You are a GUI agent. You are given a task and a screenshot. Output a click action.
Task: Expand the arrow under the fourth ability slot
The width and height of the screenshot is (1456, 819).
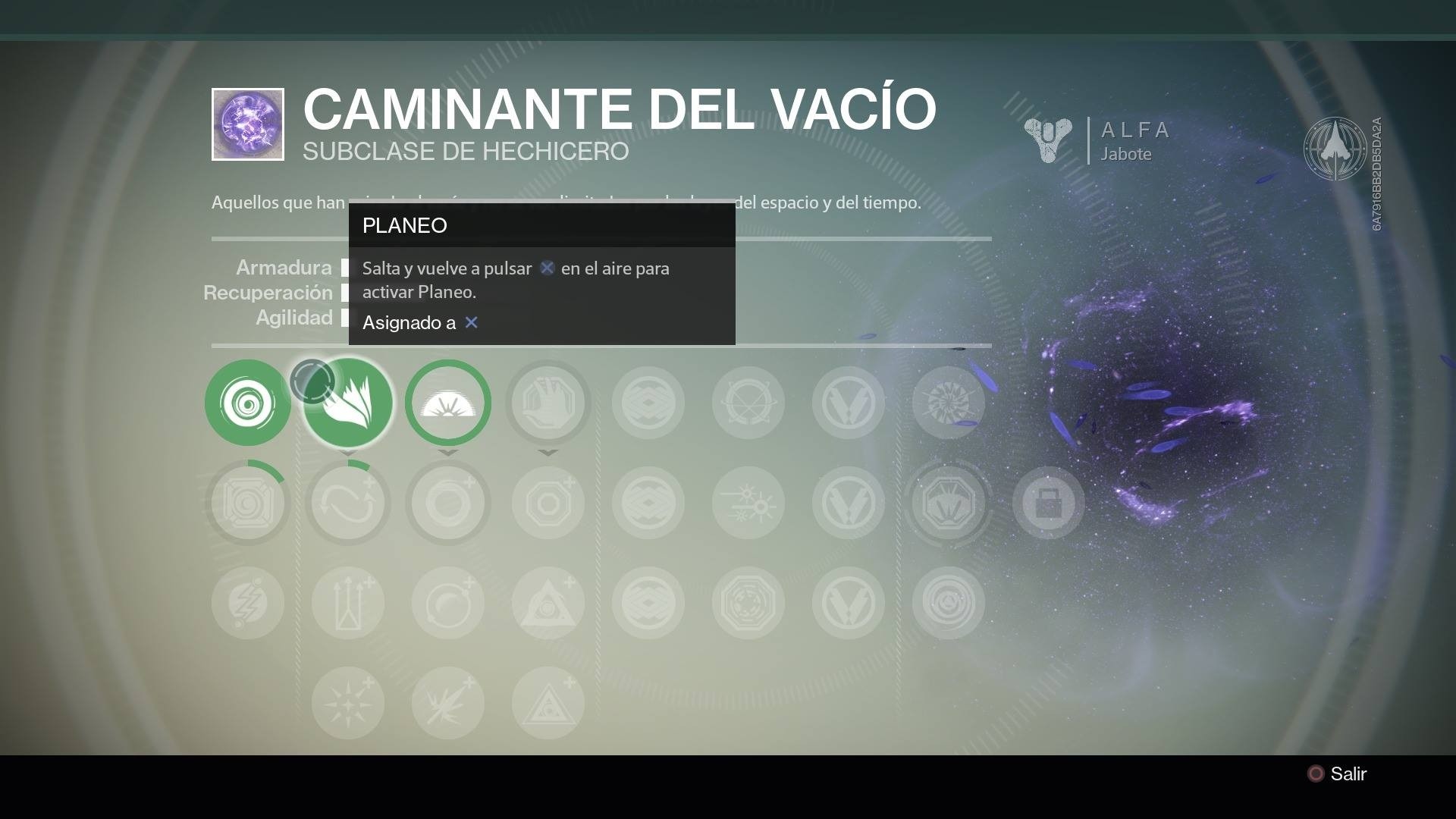pos(548,453)
